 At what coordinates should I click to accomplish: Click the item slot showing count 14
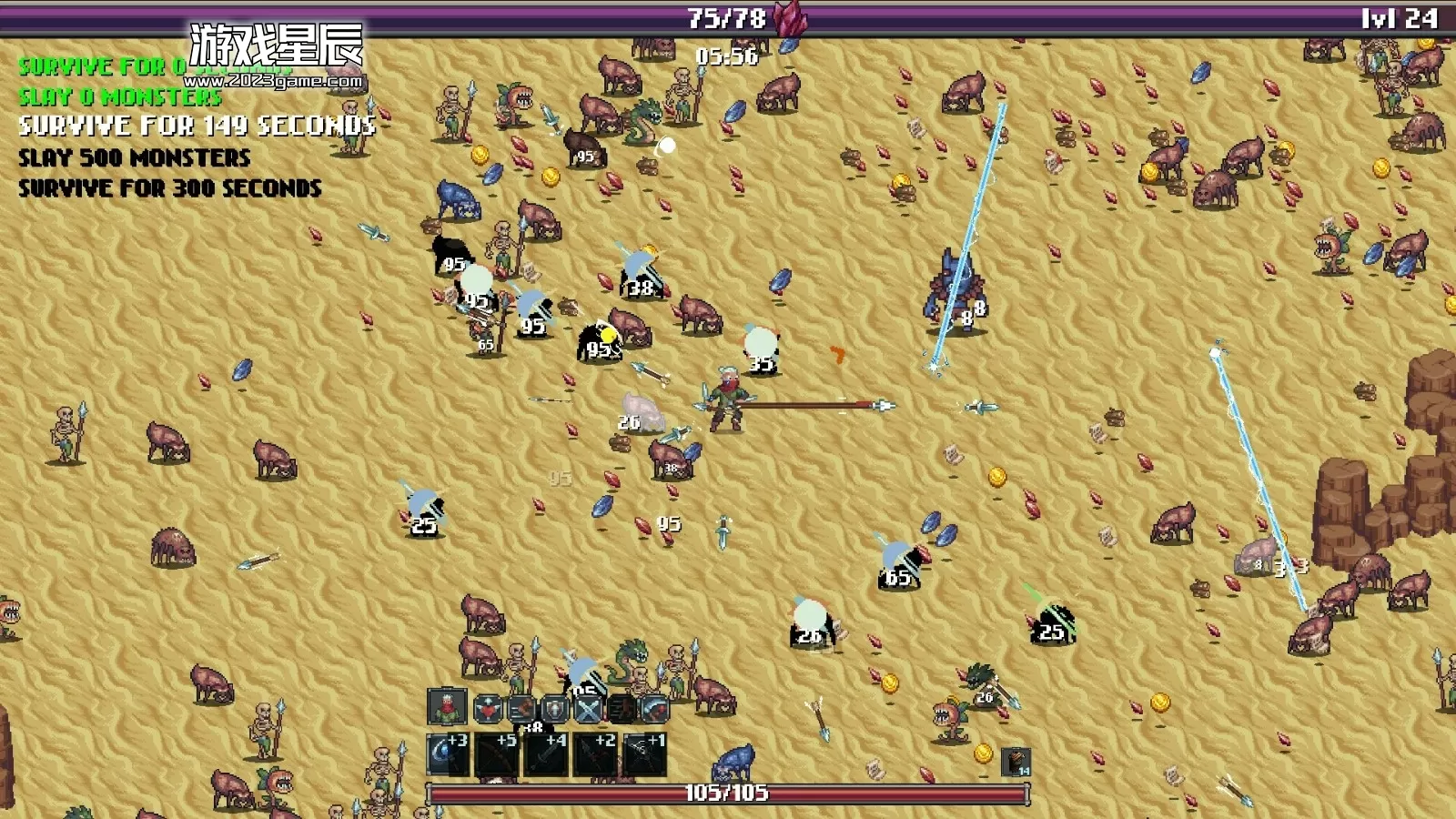coord(1016,762)
